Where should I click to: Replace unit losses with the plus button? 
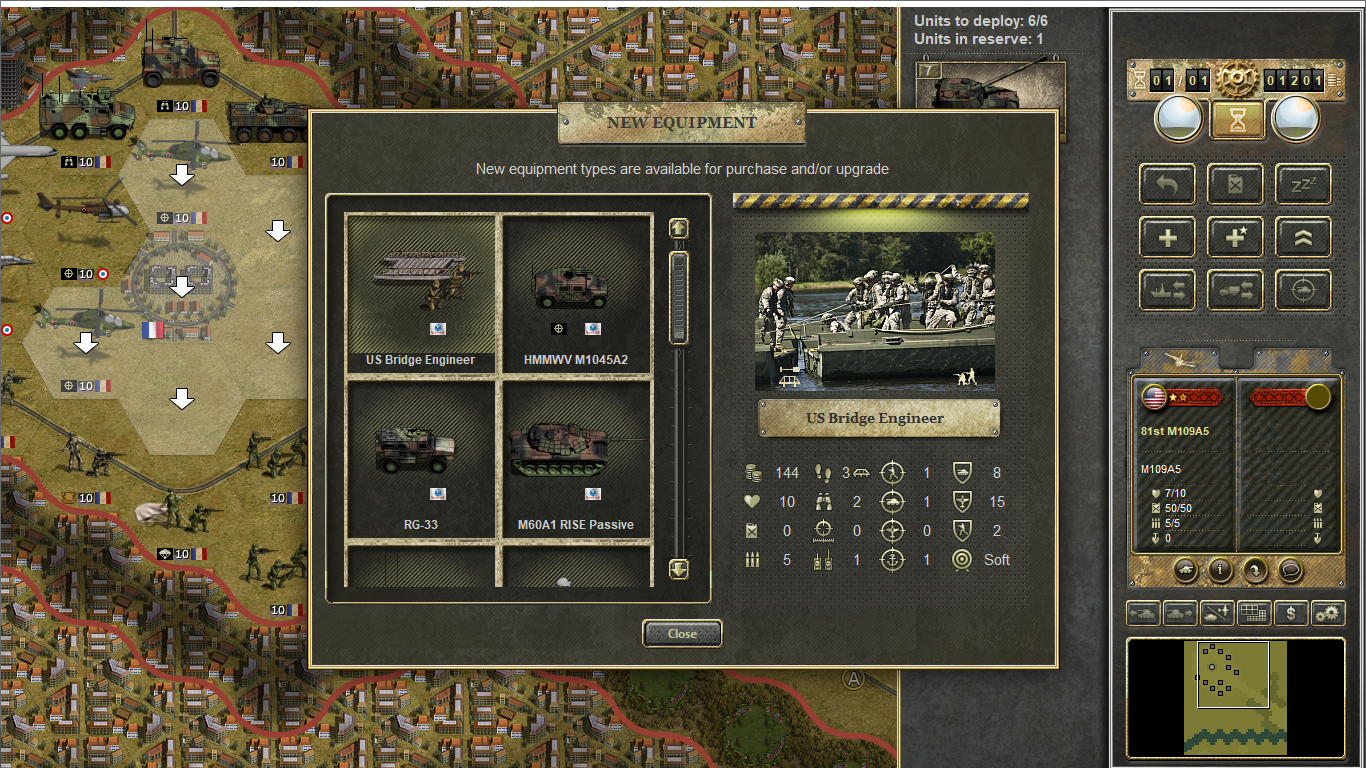[x=1167, y=237]
